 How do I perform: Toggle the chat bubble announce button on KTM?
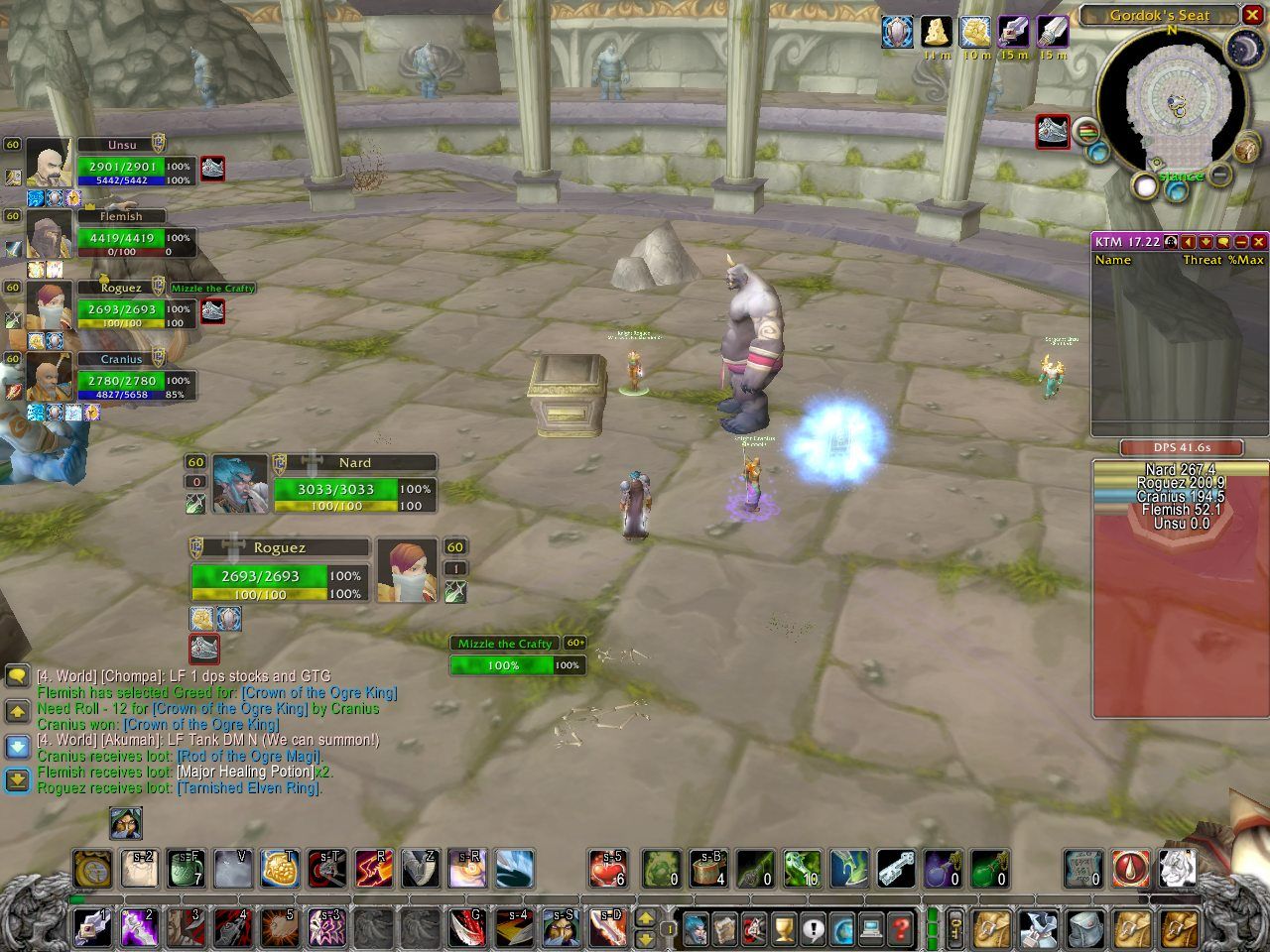pos(1223,241)
